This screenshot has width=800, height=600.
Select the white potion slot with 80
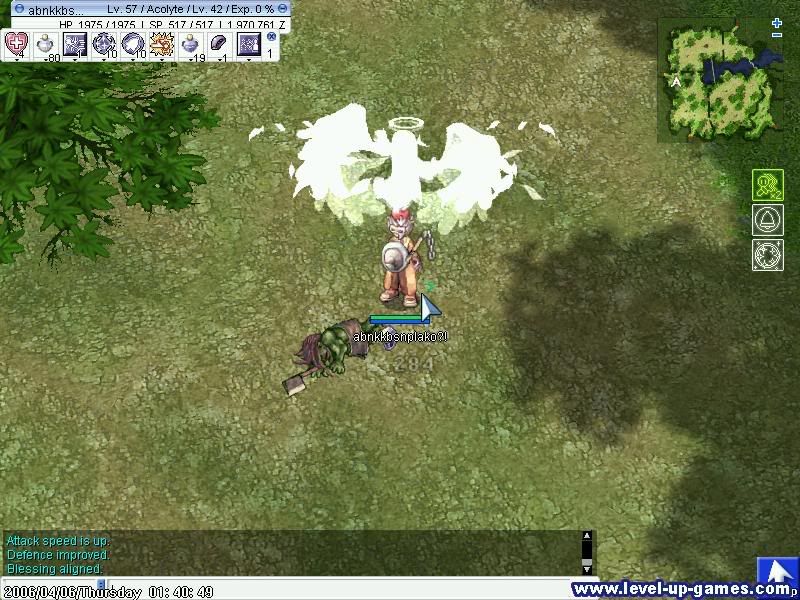click(46, 44)
